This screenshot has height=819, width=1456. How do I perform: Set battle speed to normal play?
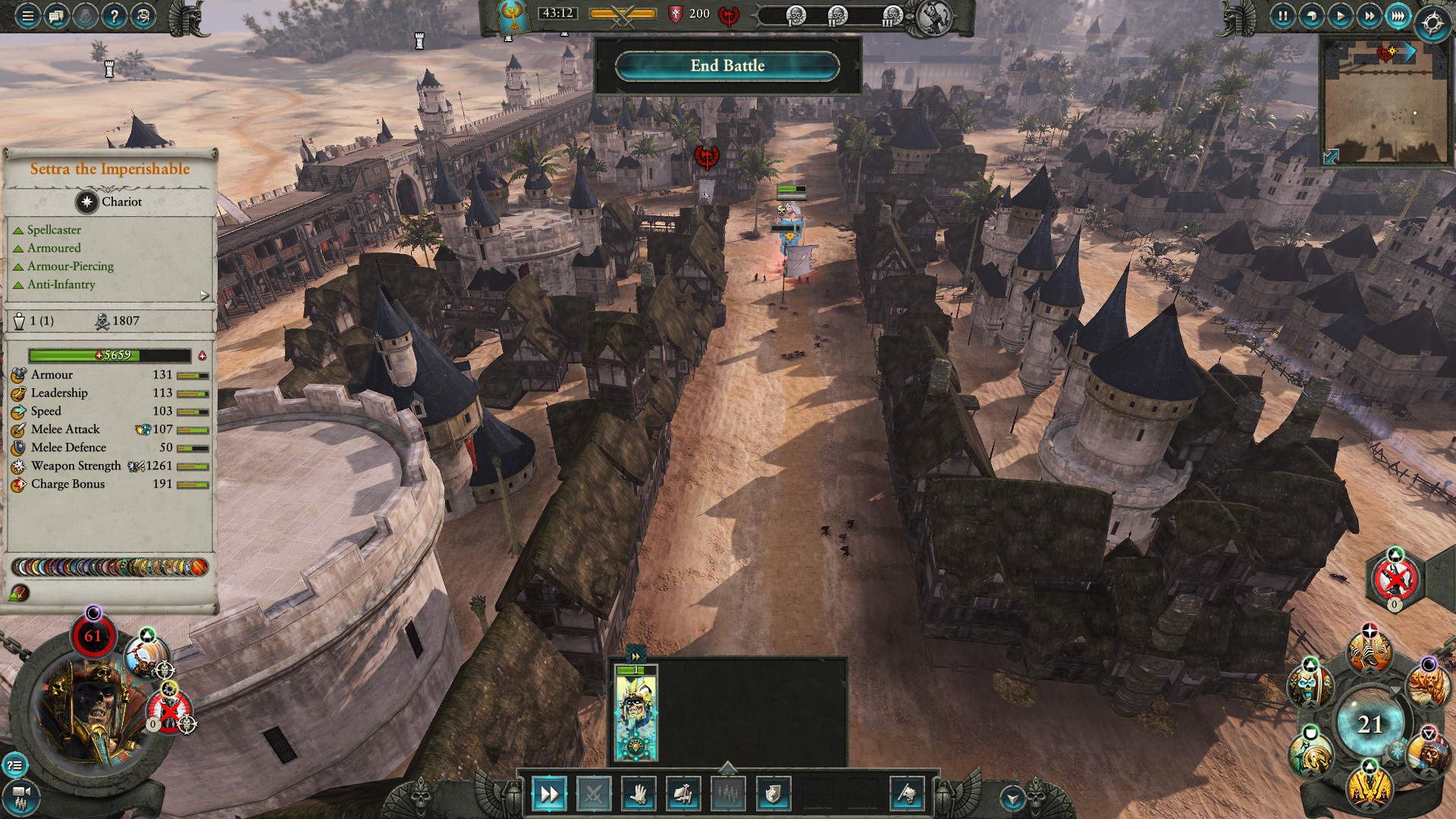click(x=1340, y=16)
